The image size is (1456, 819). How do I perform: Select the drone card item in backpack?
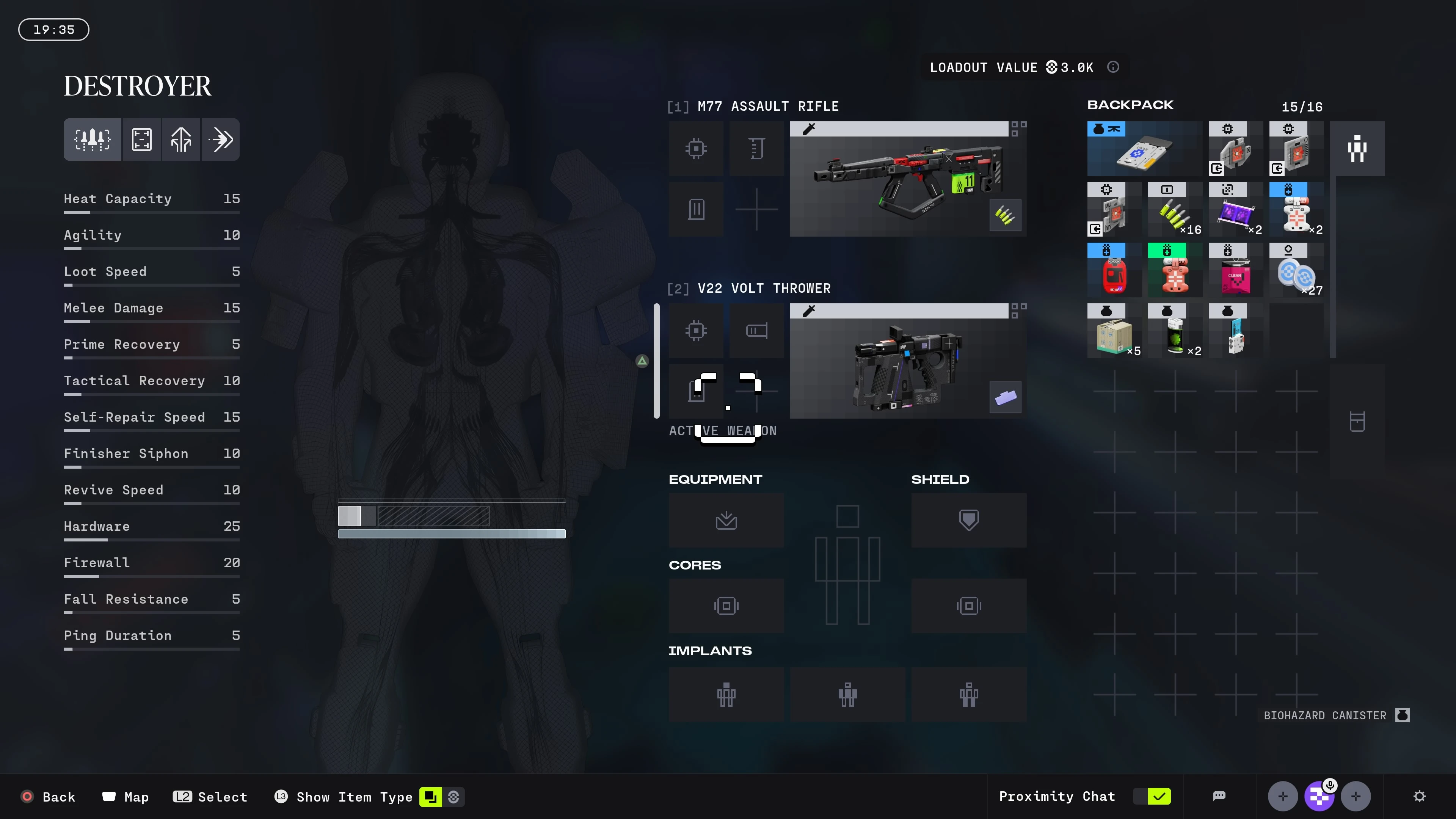(1144, 149)
